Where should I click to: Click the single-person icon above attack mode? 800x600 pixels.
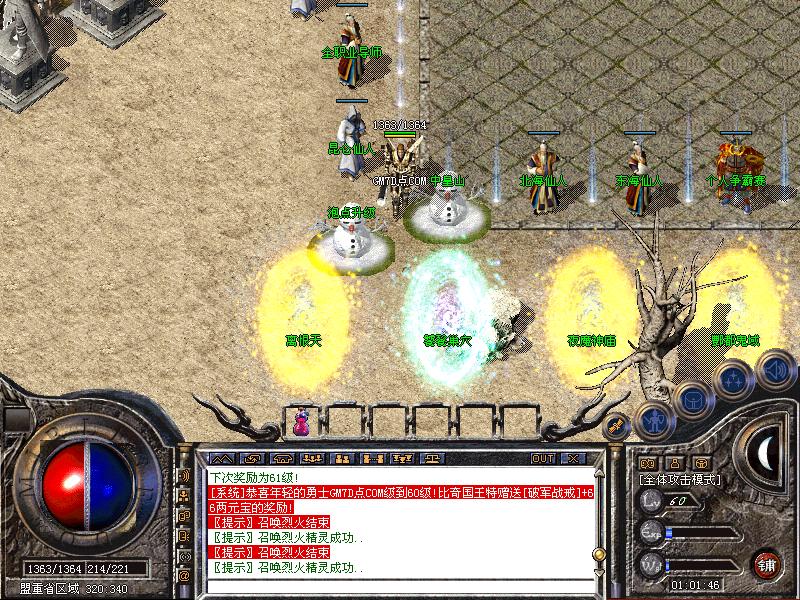pyautogui.click(x=675, y=463)
